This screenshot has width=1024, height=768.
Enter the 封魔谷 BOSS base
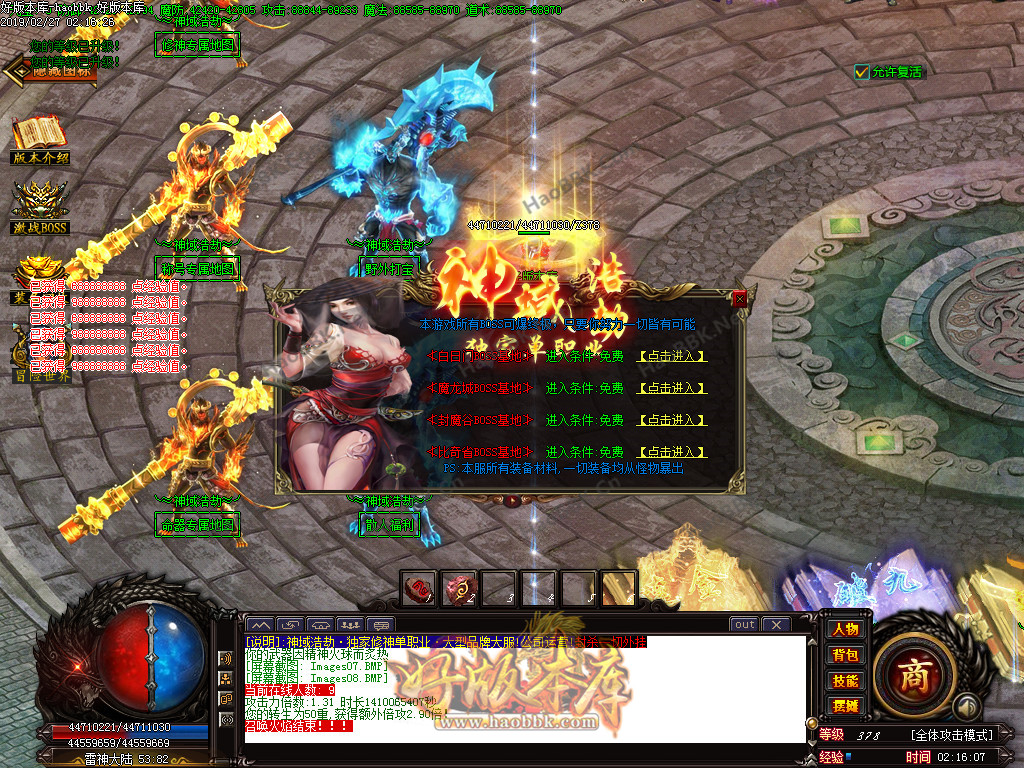[672, 420]
